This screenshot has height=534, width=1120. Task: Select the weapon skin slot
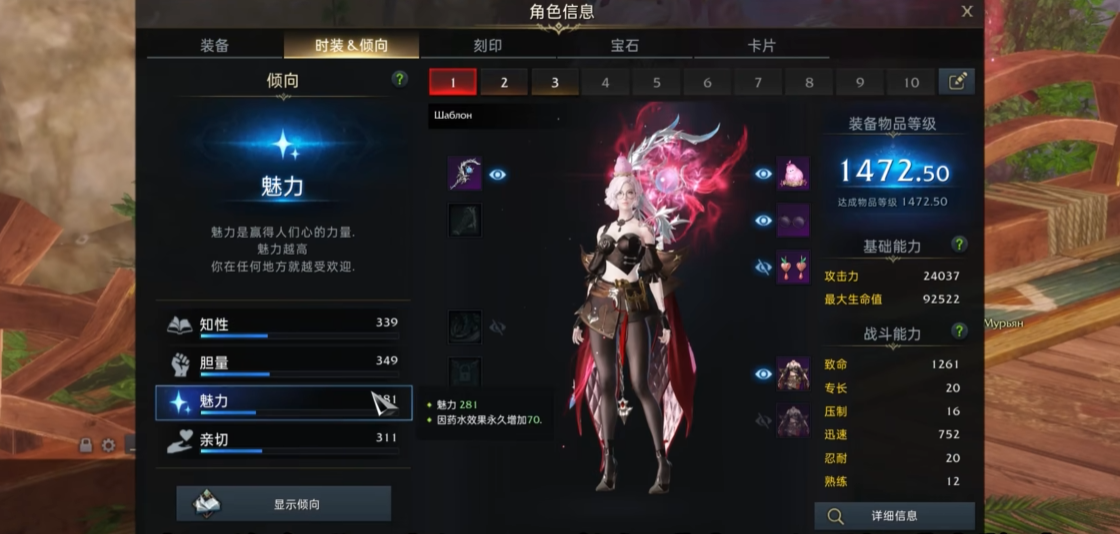[x=465, y=174]
